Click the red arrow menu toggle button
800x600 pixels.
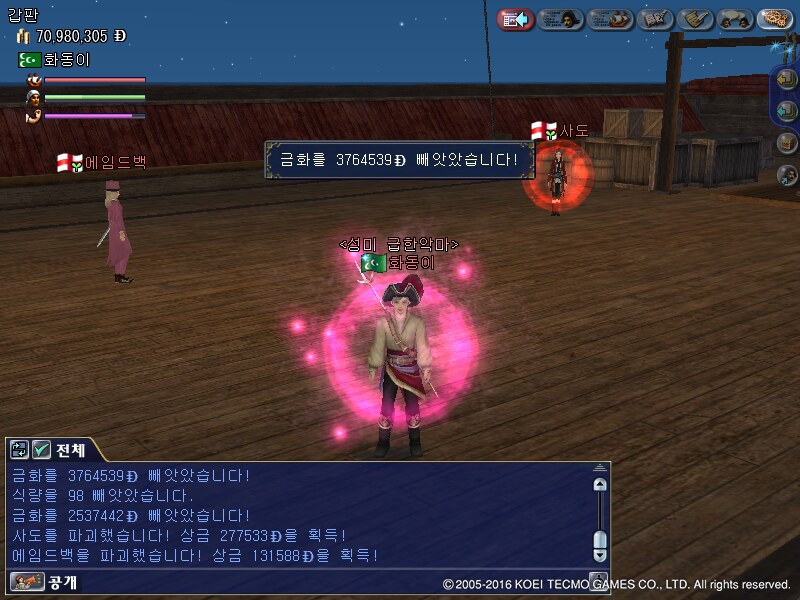[x=515, y=19]
